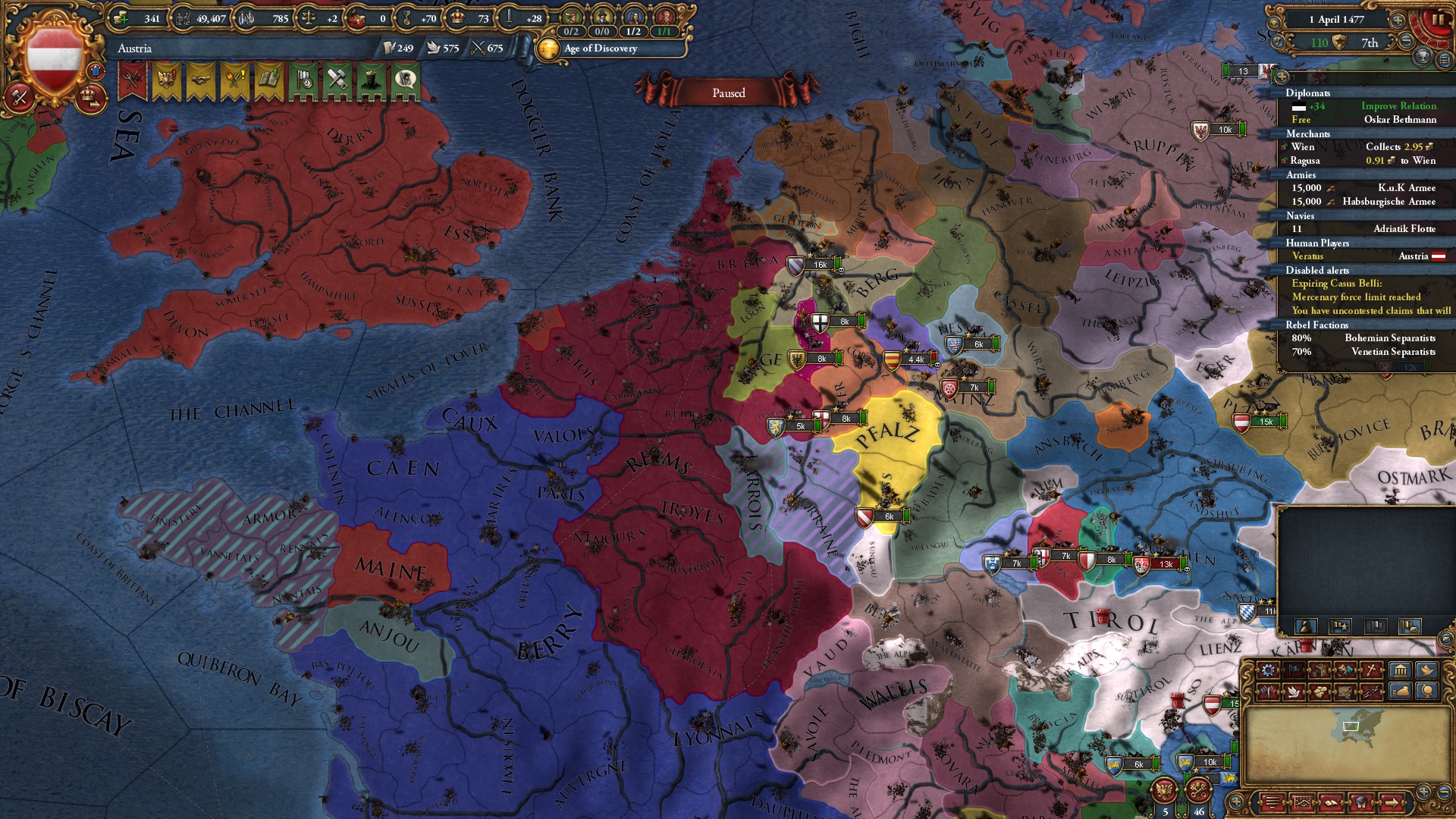
Task: Open the religion cross icon above the minimap
Action: [1373, 670]
